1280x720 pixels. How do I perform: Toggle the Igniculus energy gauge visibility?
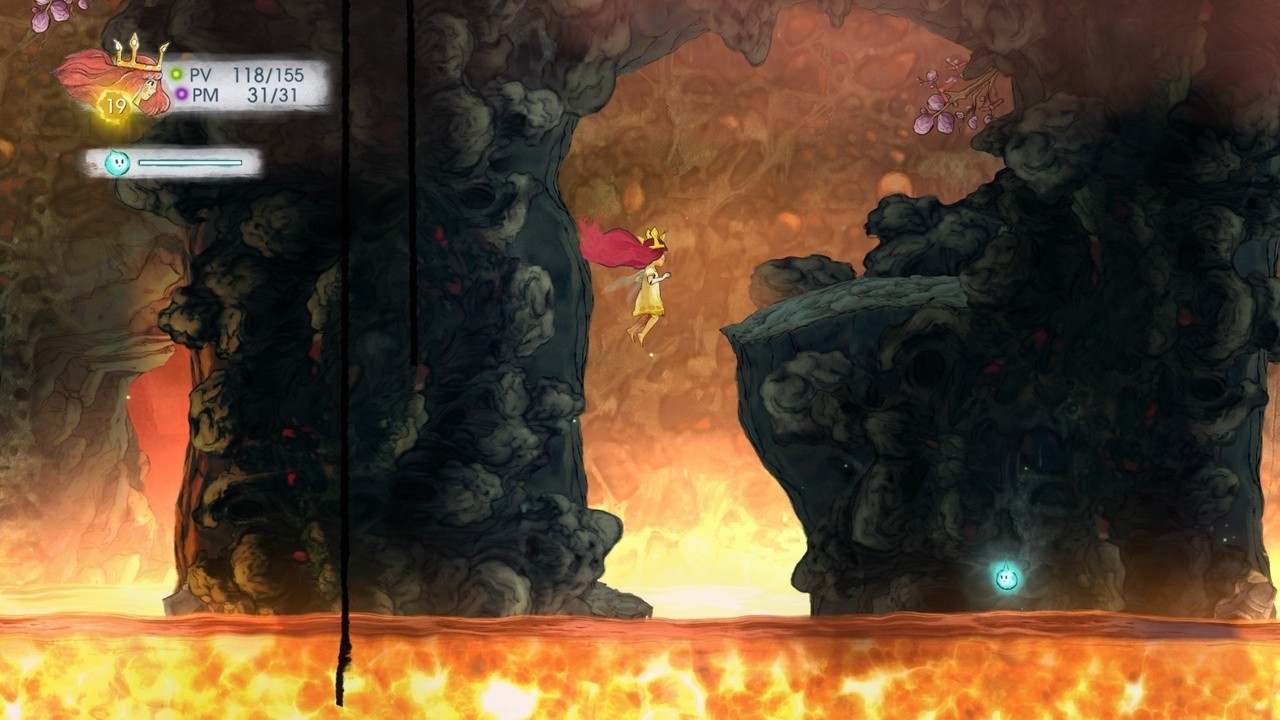pos(190,161)
